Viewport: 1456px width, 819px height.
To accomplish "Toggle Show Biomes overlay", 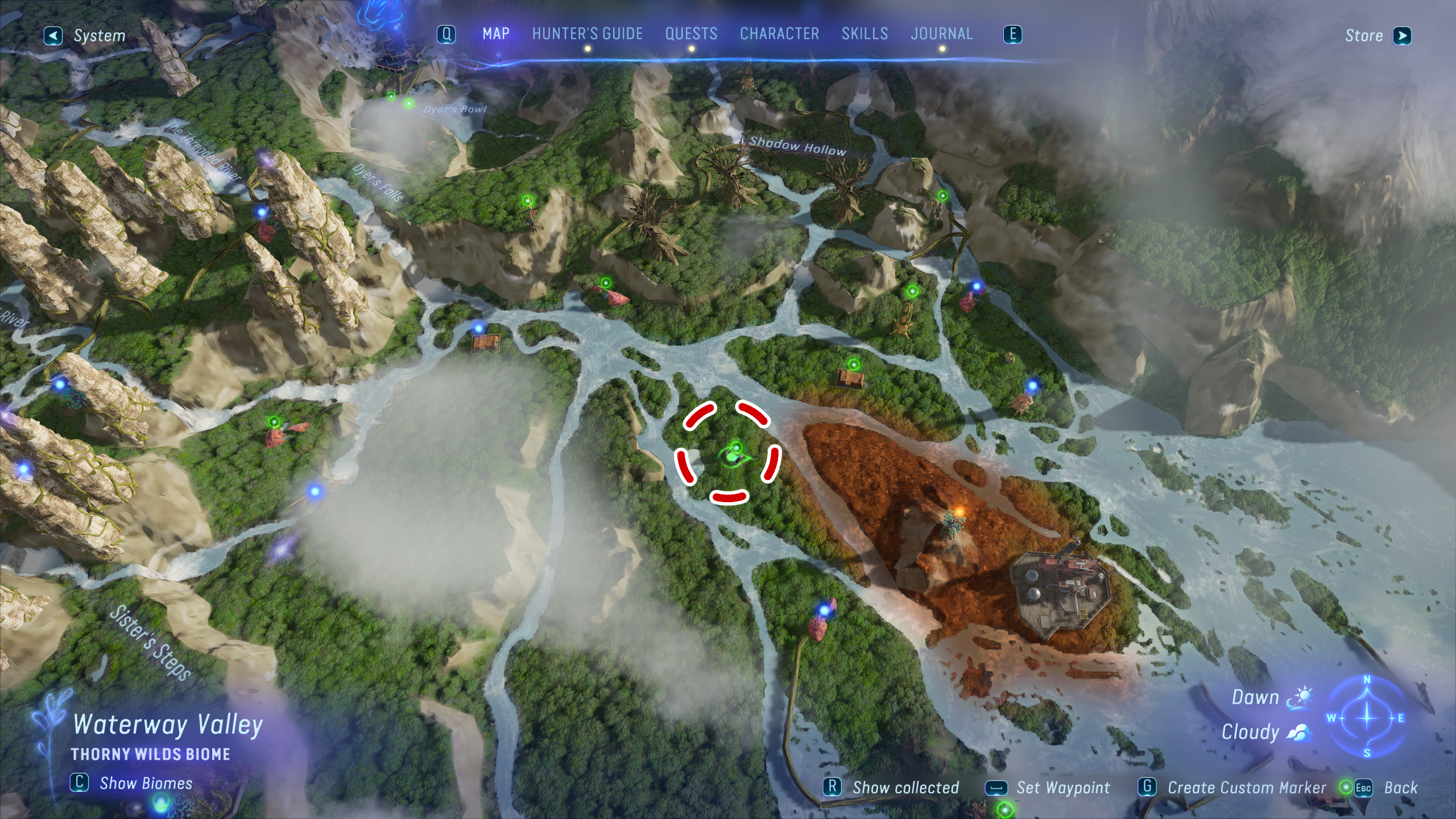I will tap(132, 783).
